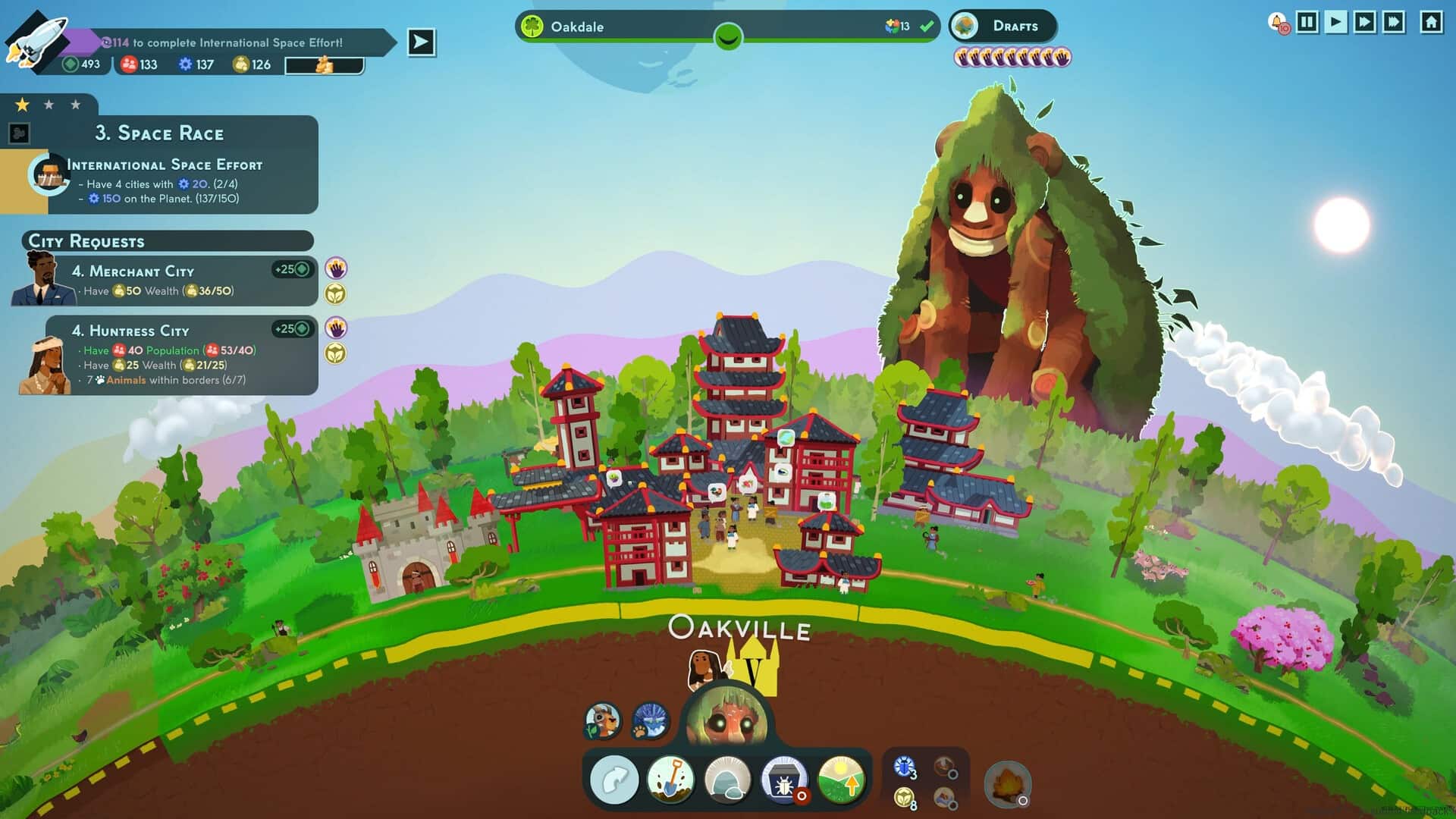Image resolution: width=1456 pixels, height=819 pixels.
Task: Pause the game with the pause button
Action: (1307, 22)
